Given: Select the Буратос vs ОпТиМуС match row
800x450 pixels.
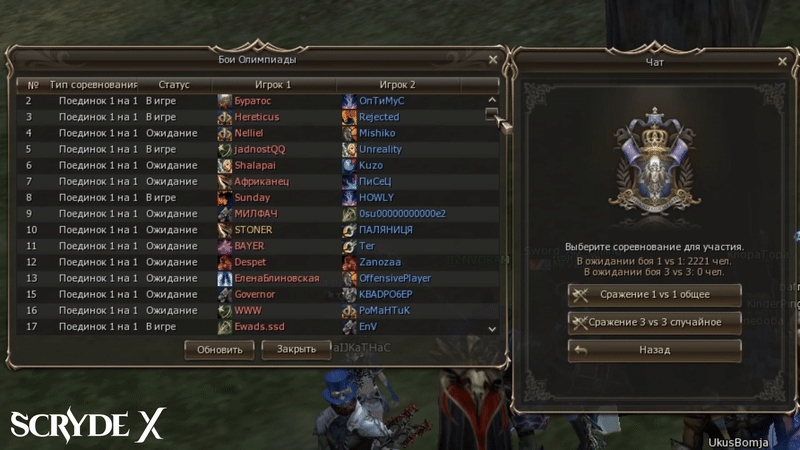Looking at the screenshot, I should [x=250, y=101].
